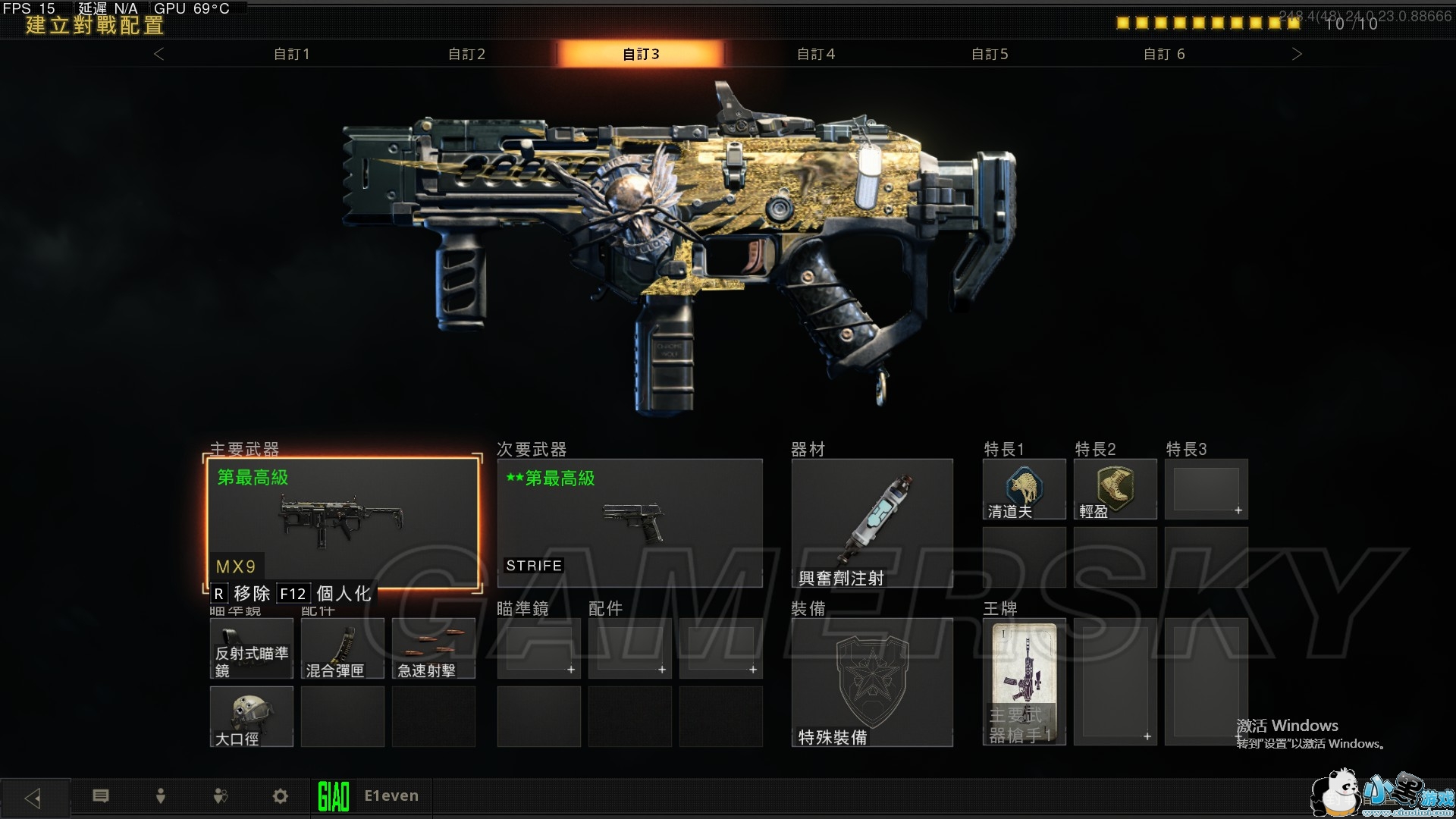Click the left arrow before the loadout tabs

tap(158, 54)
